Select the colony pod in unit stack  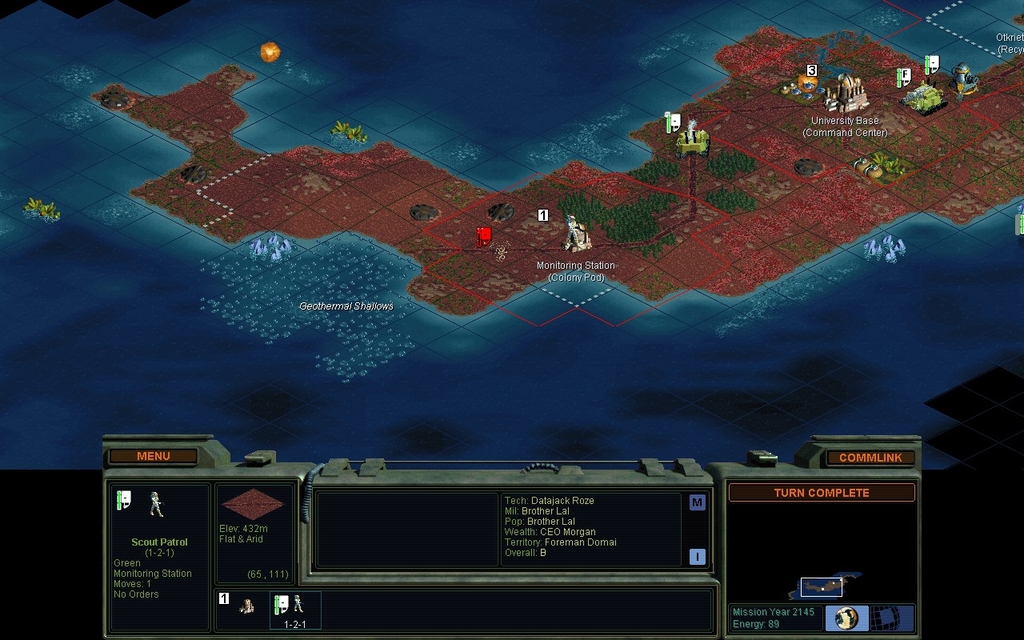tap(246, 606)
